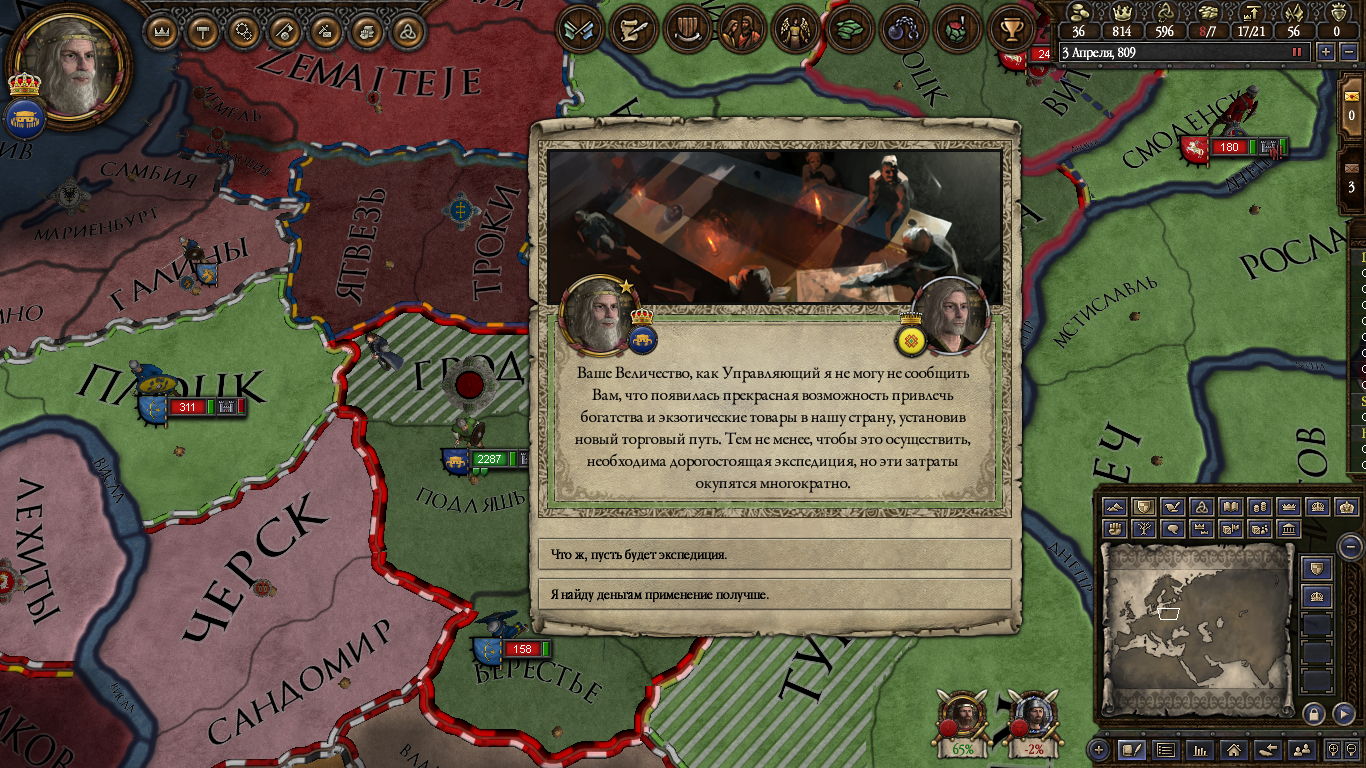Go to home capital with house button
The width and height of the screenshot is (1366, 768).
(x=1234, y=749)
